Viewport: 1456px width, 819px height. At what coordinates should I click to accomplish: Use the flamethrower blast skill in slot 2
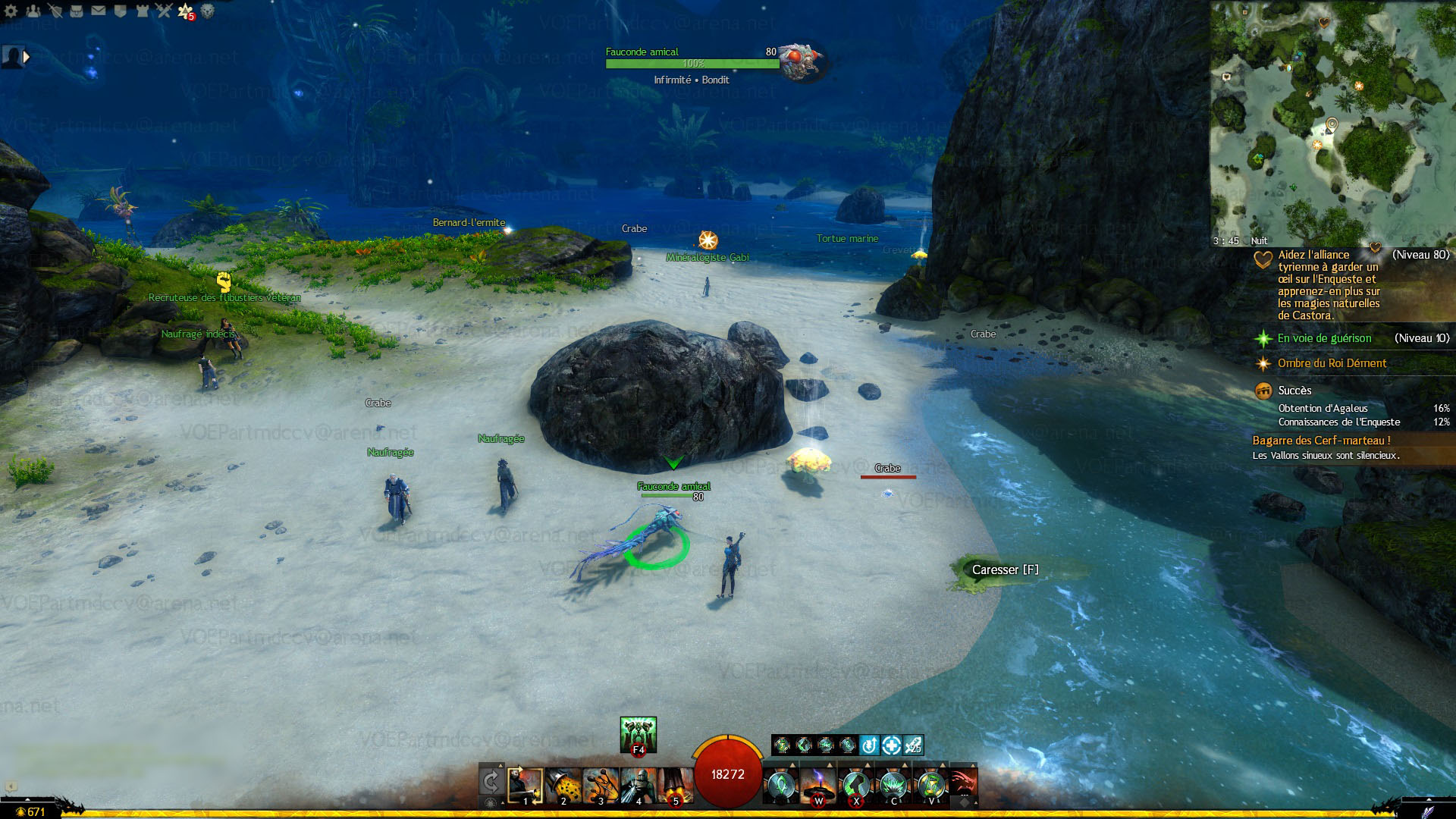563,786
